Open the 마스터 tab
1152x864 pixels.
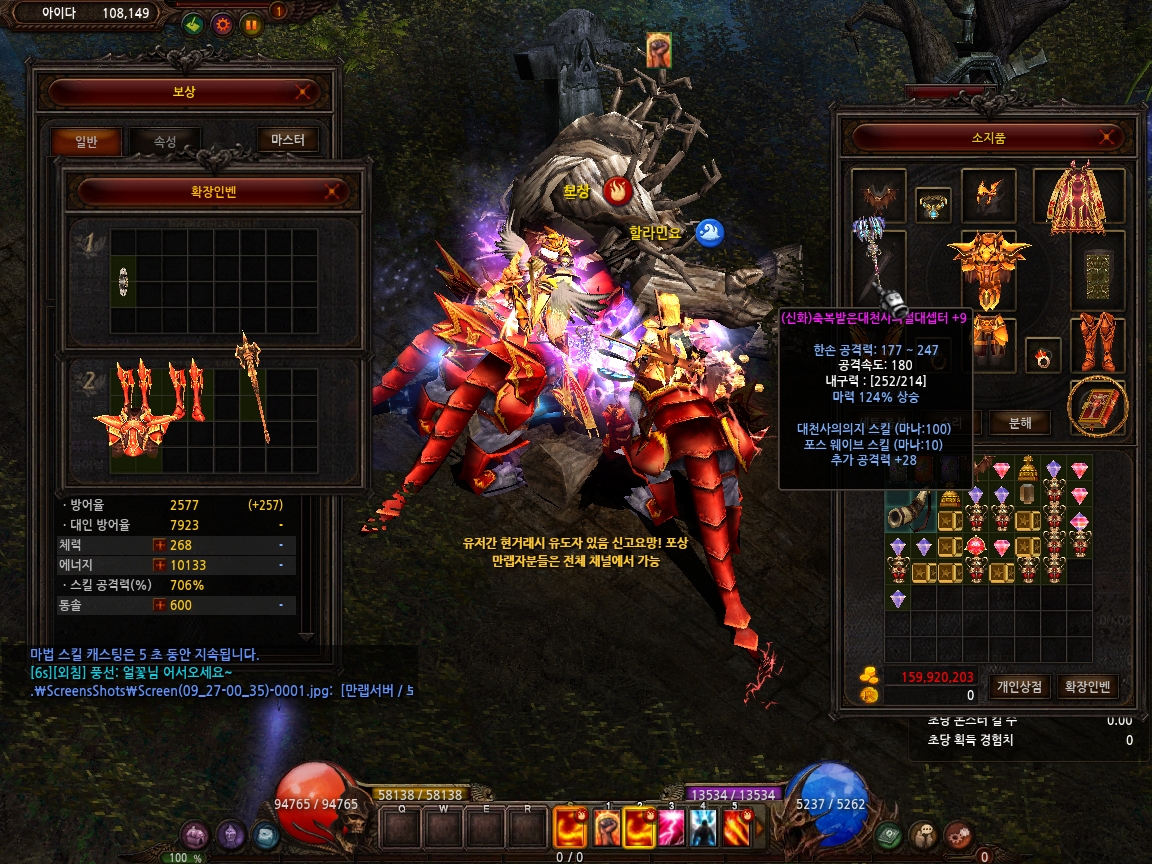click(287, 141)
